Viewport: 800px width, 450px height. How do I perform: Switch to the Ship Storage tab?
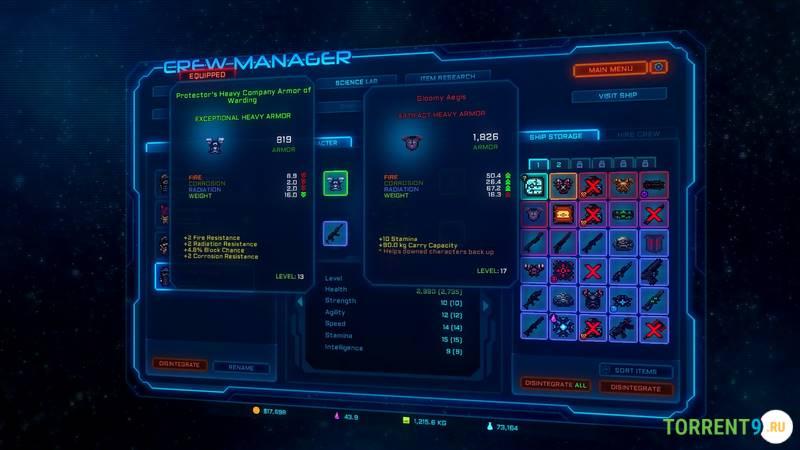[558, 136]
